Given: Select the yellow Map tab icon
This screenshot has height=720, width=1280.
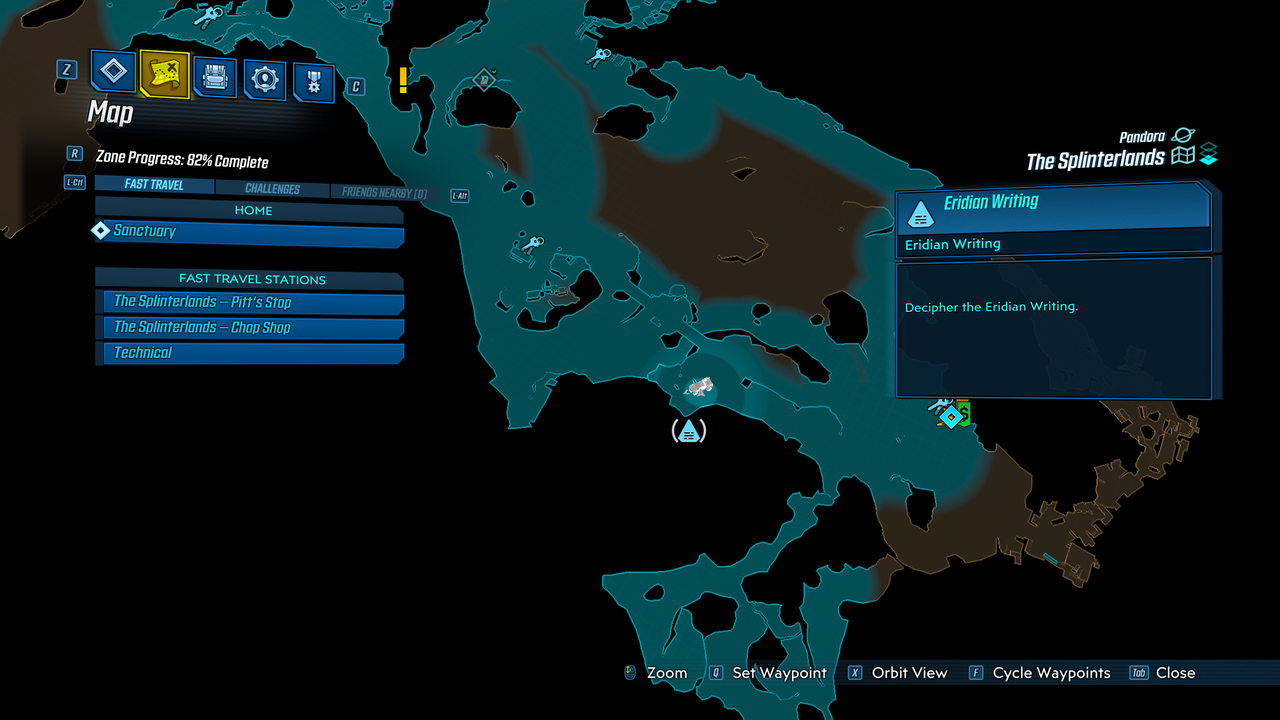Looking at the screenshot, I should (164, 74).
